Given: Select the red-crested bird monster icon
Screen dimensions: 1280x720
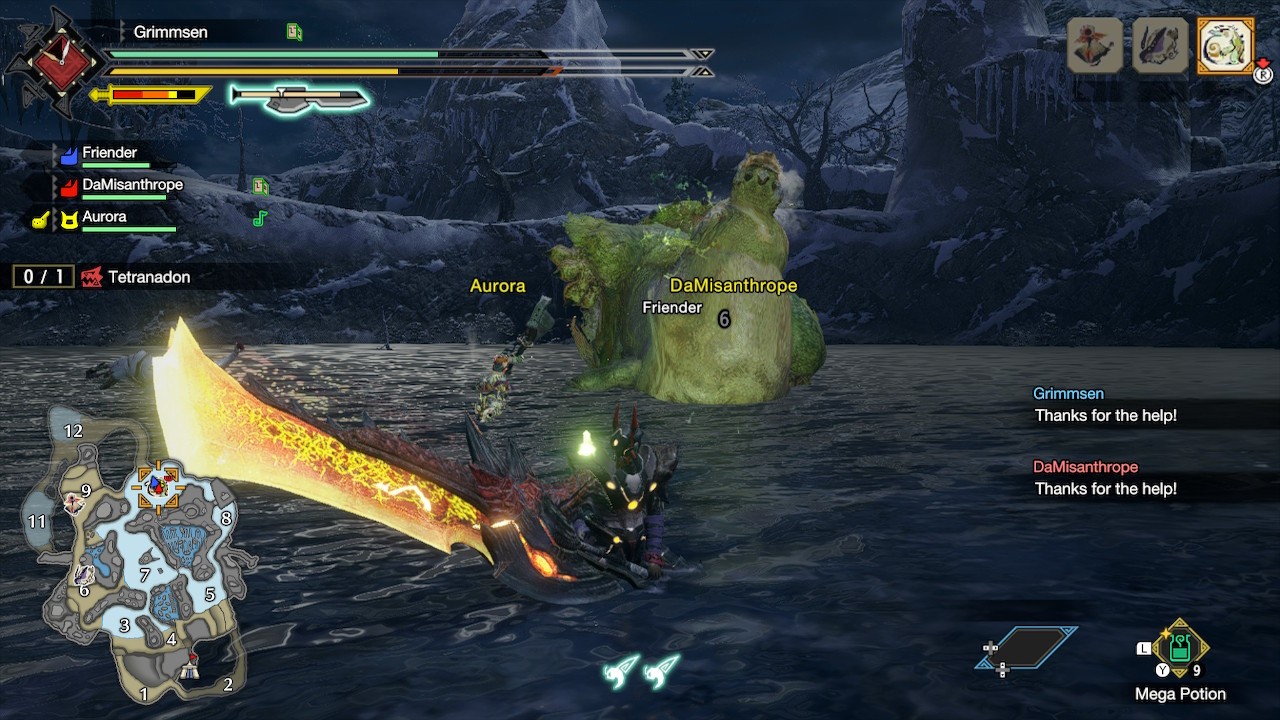Looking at the screenshot, I should [x=1094, y=46].
